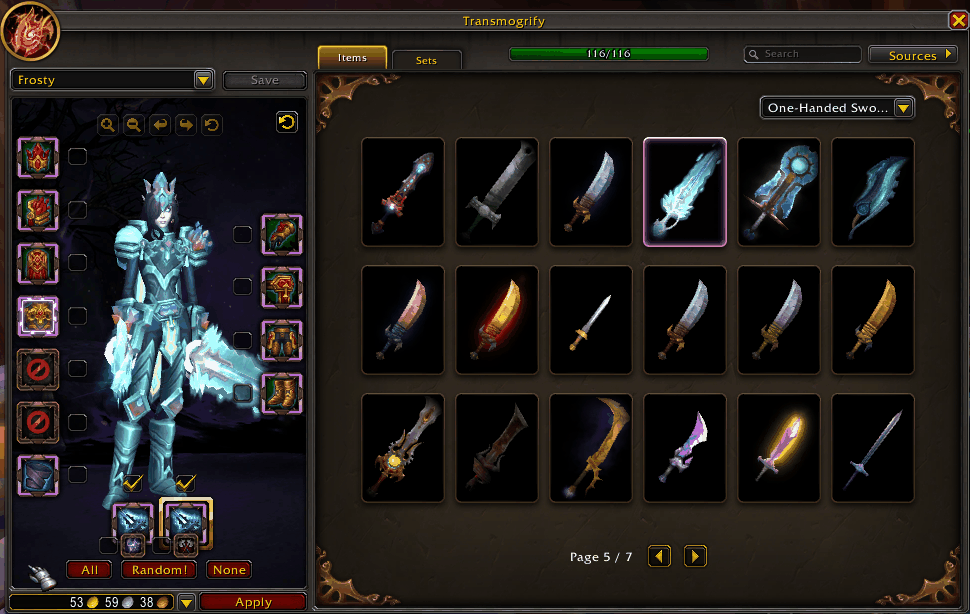
Task: Select the head equipment slot
Action: (38, 157)
